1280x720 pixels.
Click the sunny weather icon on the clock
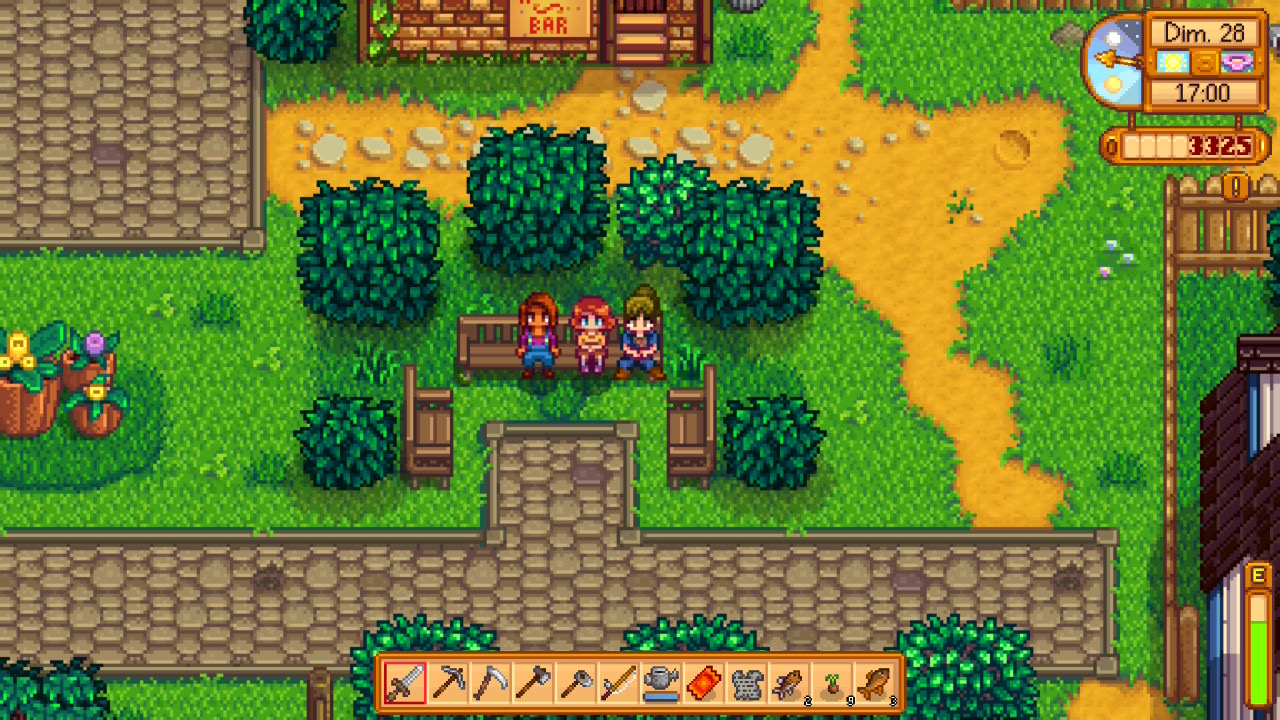[x=1173, y=61]
